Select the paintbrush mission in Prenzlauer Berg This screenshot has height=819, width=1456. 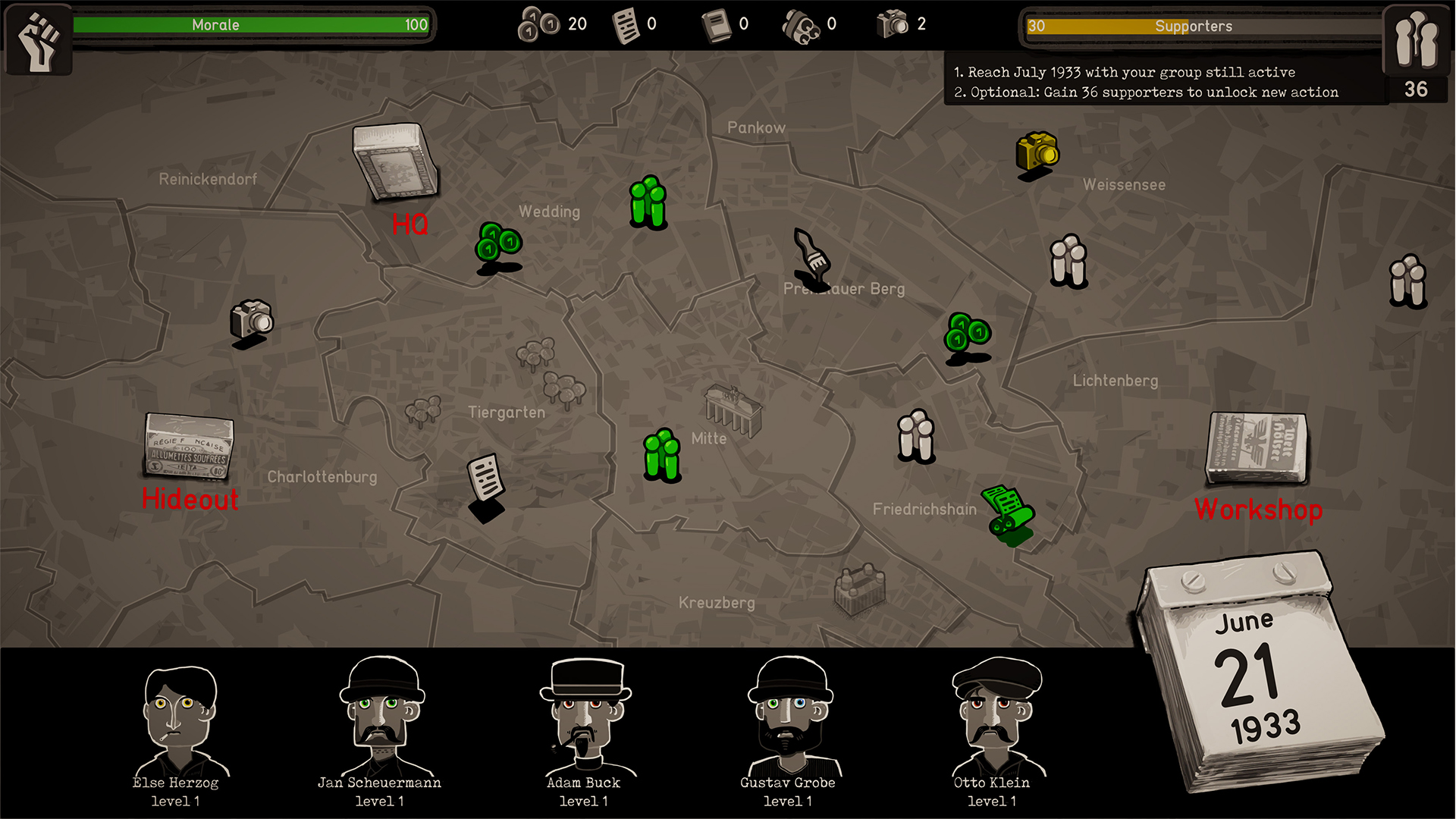click(811, 254)
